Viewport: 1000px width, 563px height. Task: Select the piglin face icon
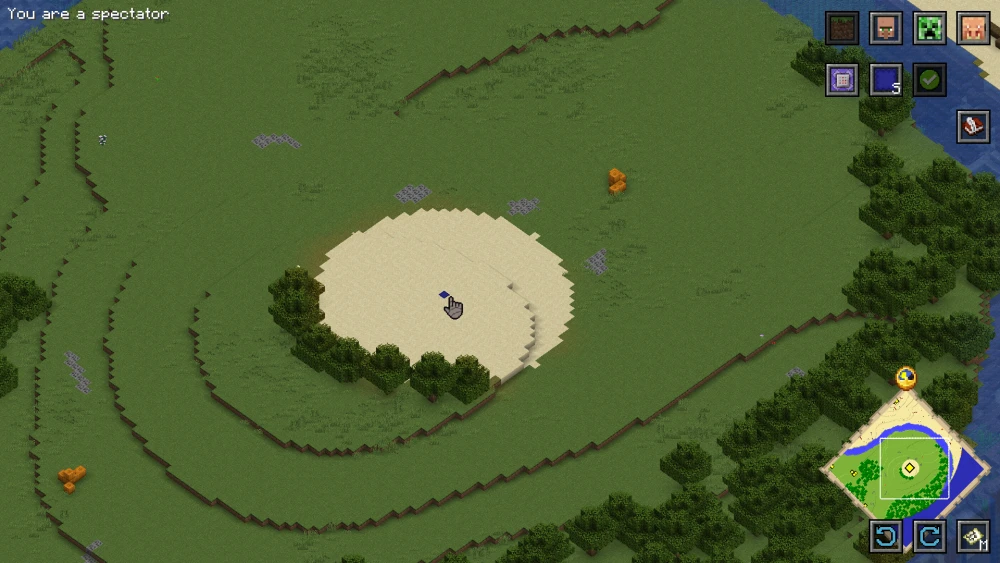tap(974, 28)
